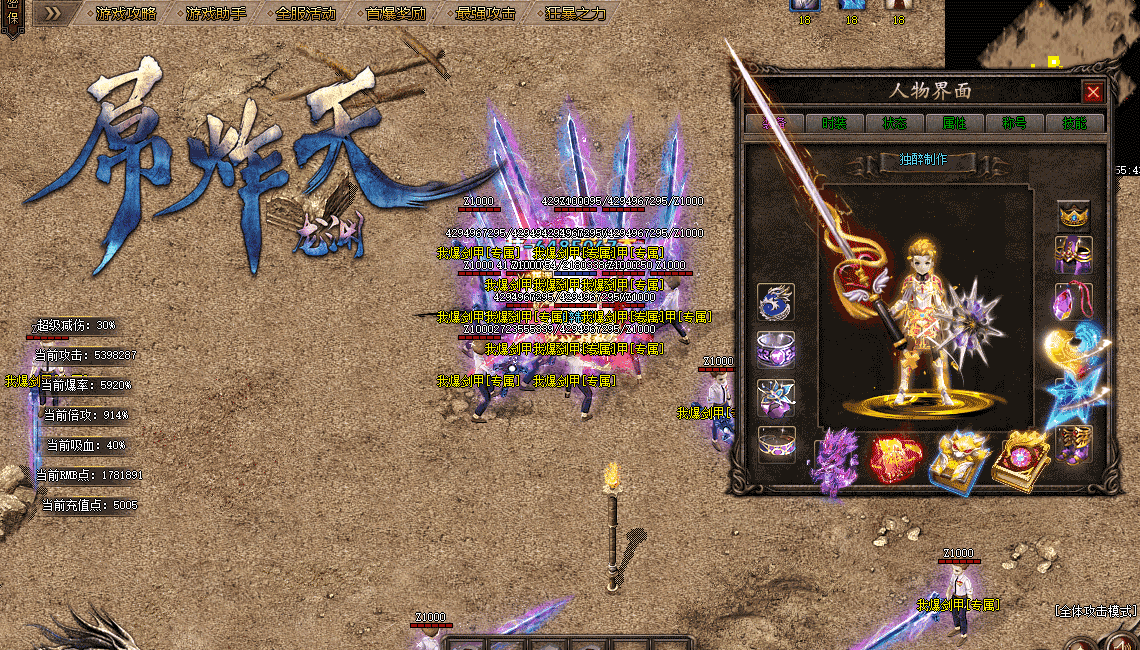This screenshot has height=650, width=1140.
Task: Select the 称号 title tab
Action: [1014, 123]
